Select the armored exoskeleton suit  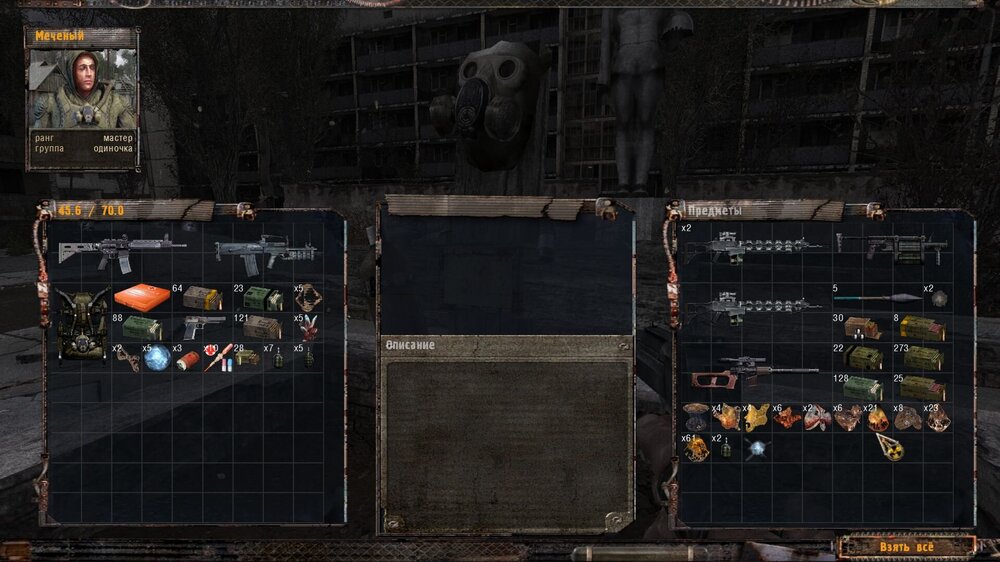click(x=83, y=326)
